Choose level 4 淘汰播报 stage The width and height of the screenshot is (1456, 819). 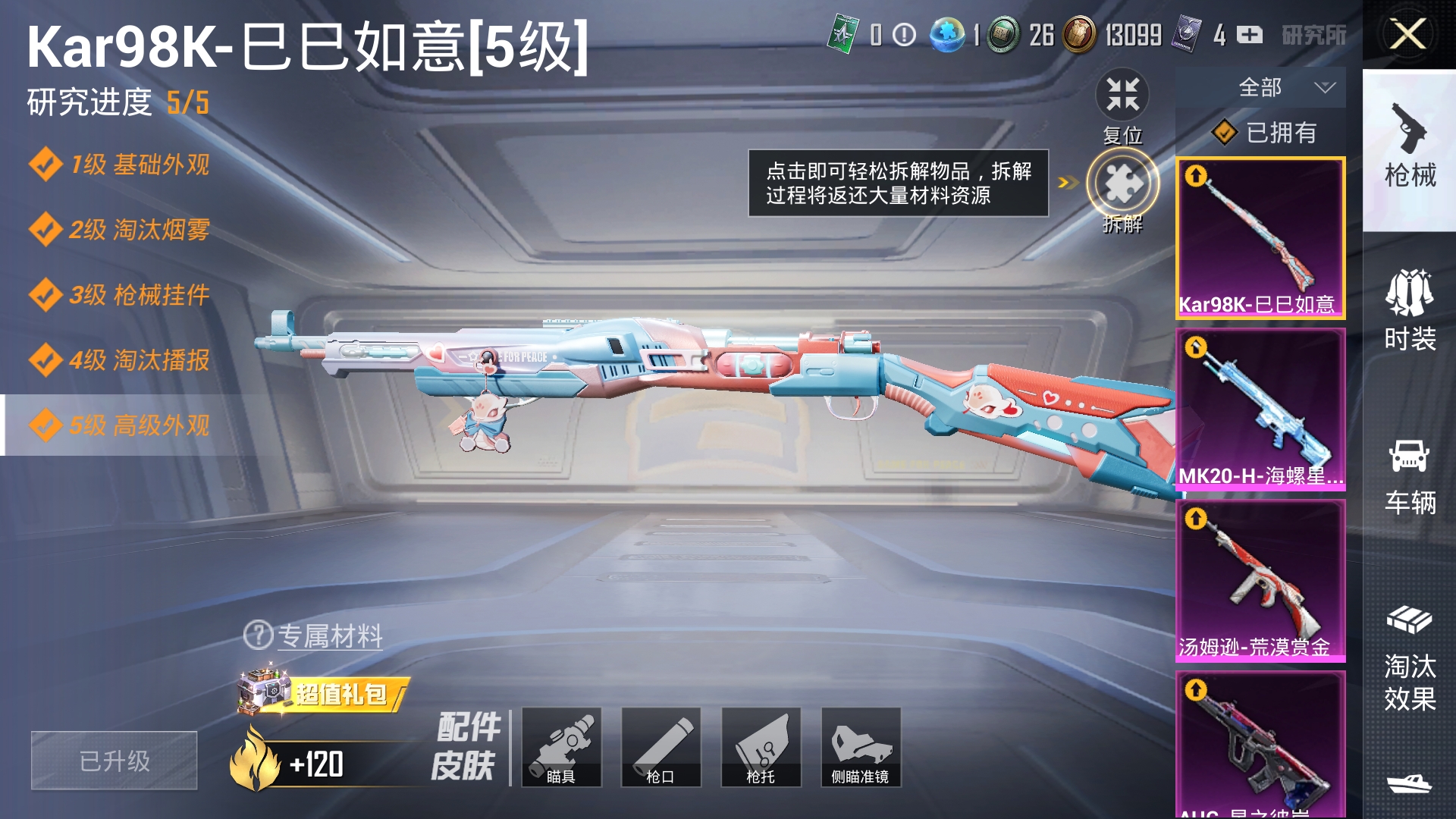pyautogui.click(x=120, y=360)
